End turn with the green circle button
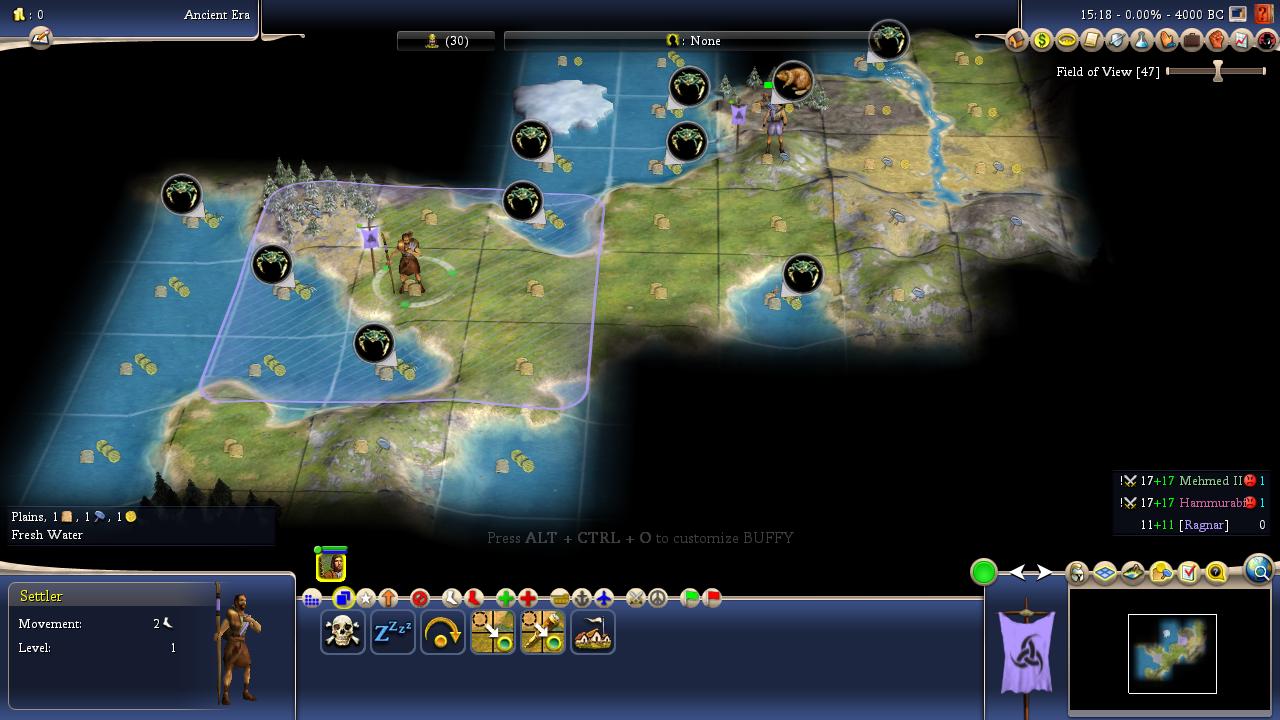 point(984,572)
